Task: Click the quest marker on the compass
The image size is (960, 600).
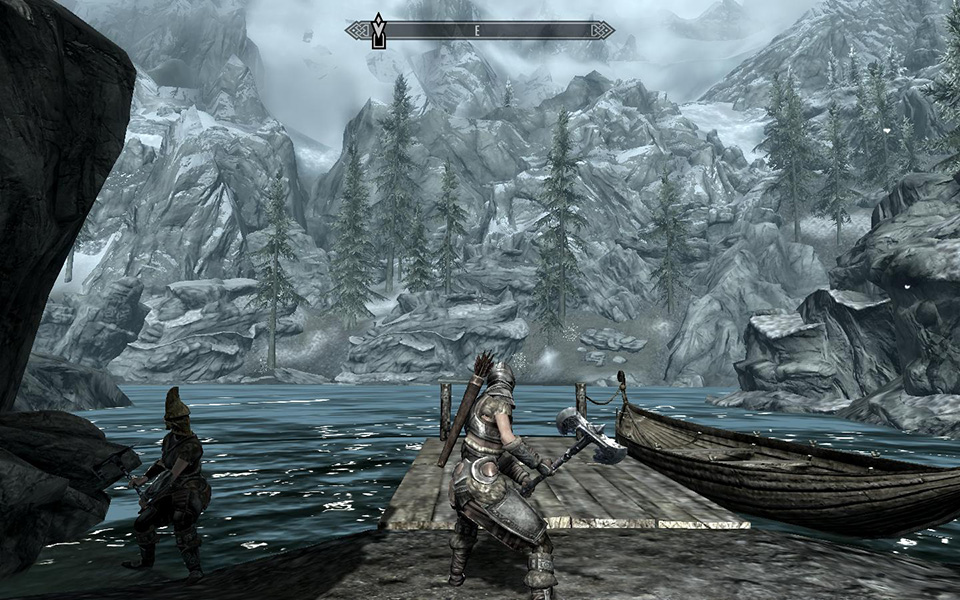Action: click(378, 30)
